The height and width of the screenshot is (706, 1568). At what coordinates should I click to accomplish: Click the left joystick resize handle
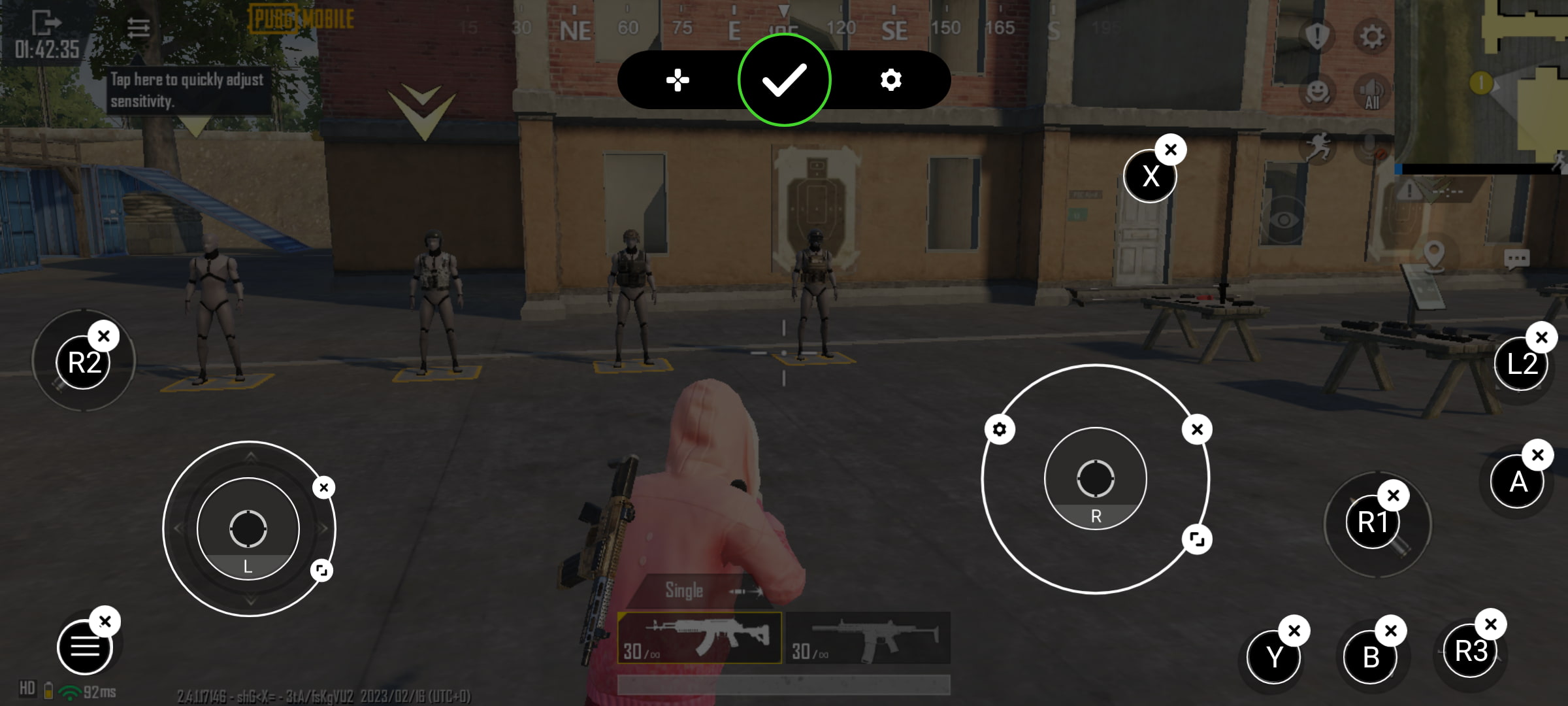(321, 570)
